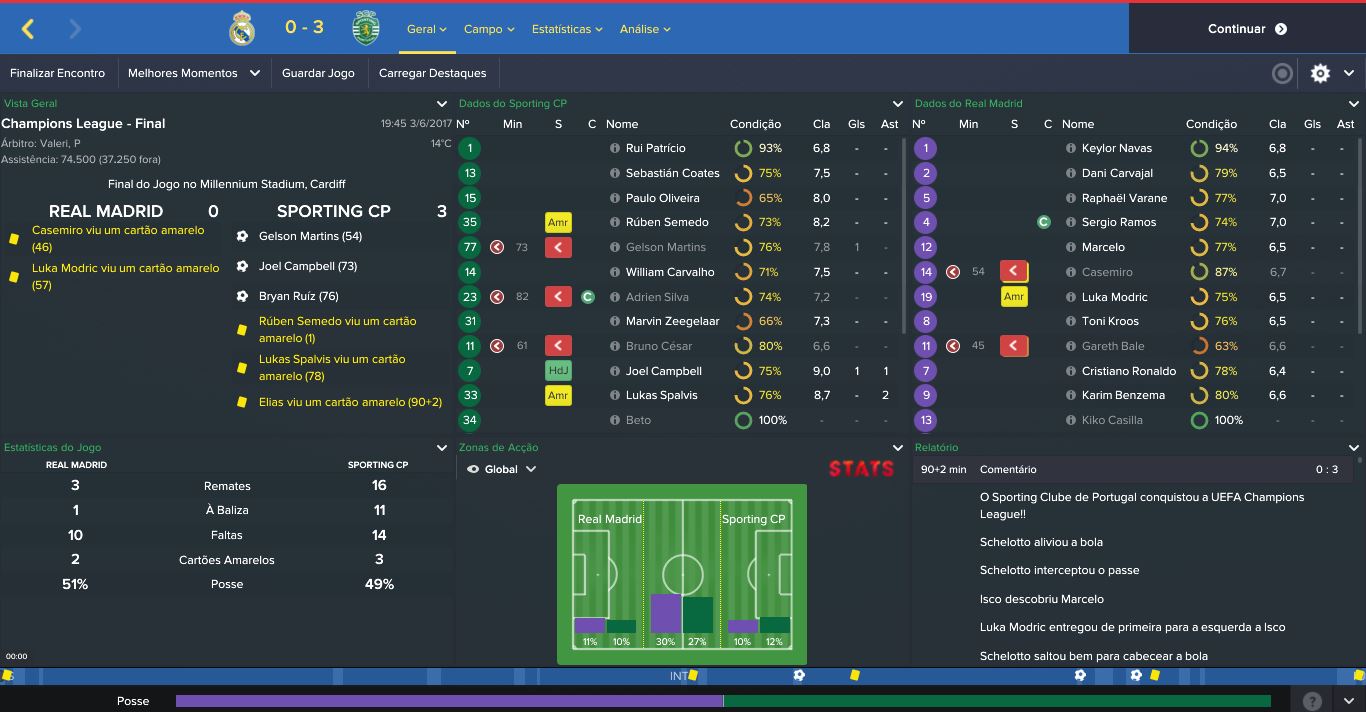Click the help question mark icon
Image resolution: width=1366 pixels, height=712 pixels.
1312,701
